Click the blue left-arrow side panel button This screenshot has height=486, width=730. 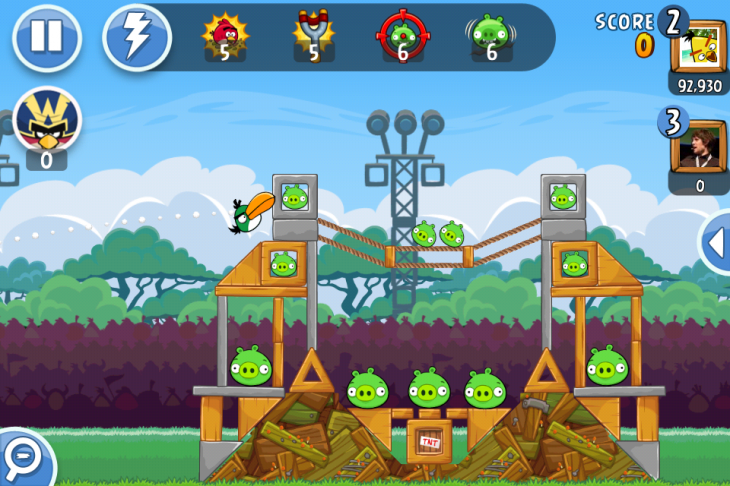click(x=716, y=241)
